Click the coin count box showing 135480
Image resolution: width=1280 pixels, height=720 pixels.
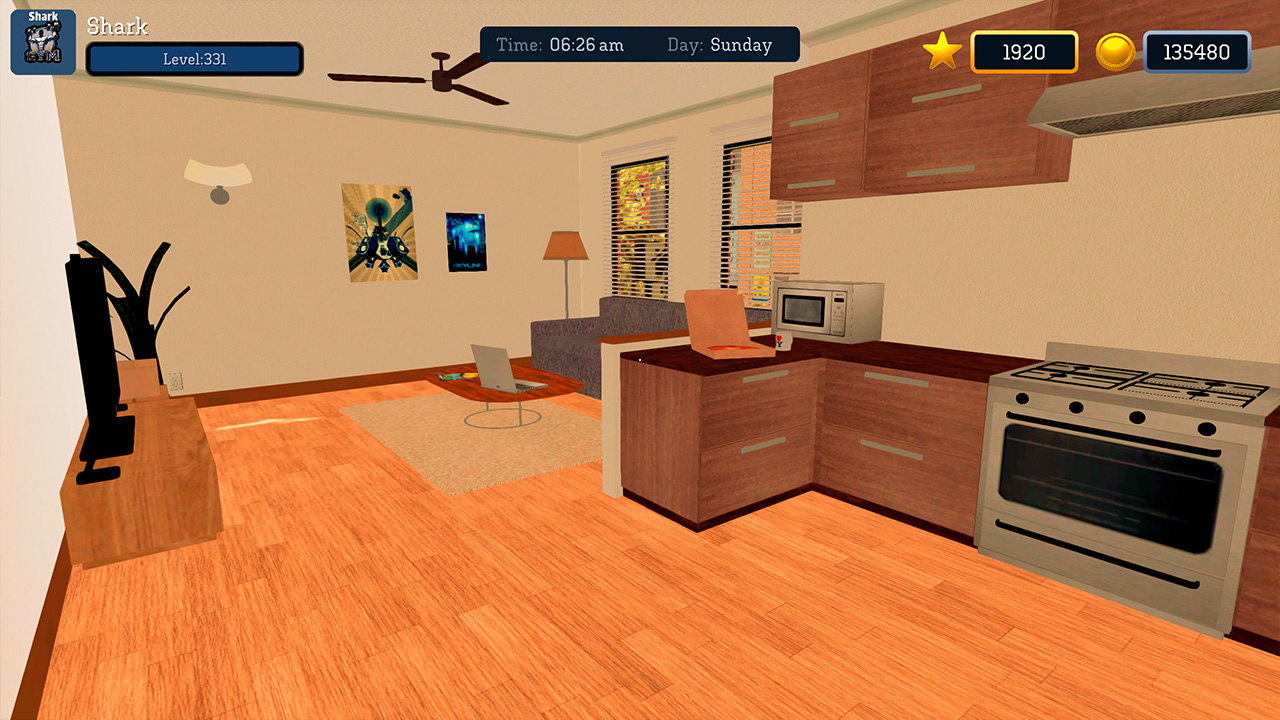tap(1196, 52)
